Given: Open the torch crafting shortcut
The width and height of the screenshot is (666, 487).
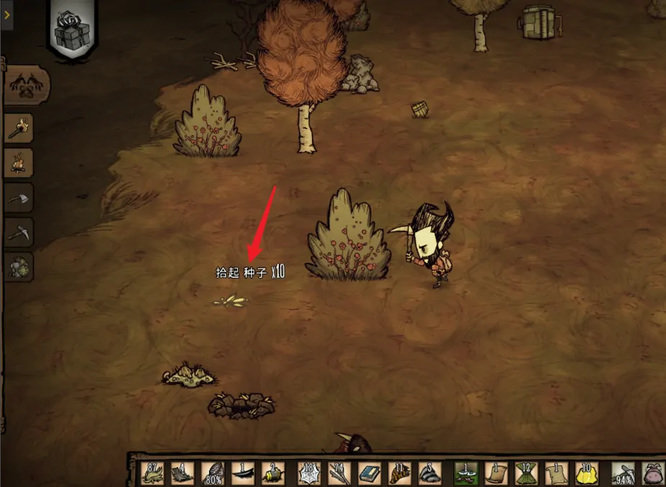Looking at the screenshot, I should coord(20,127).
